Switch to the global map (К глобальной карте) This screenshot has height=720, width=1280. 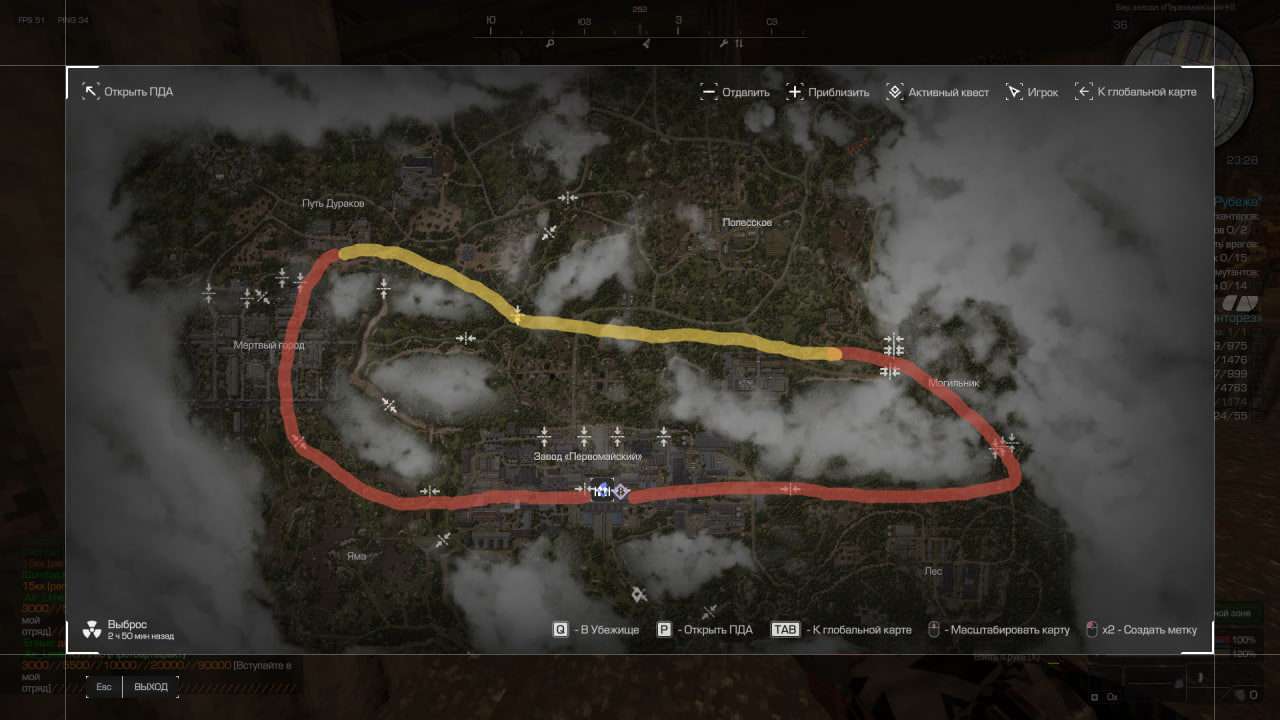pos(1135,92)
